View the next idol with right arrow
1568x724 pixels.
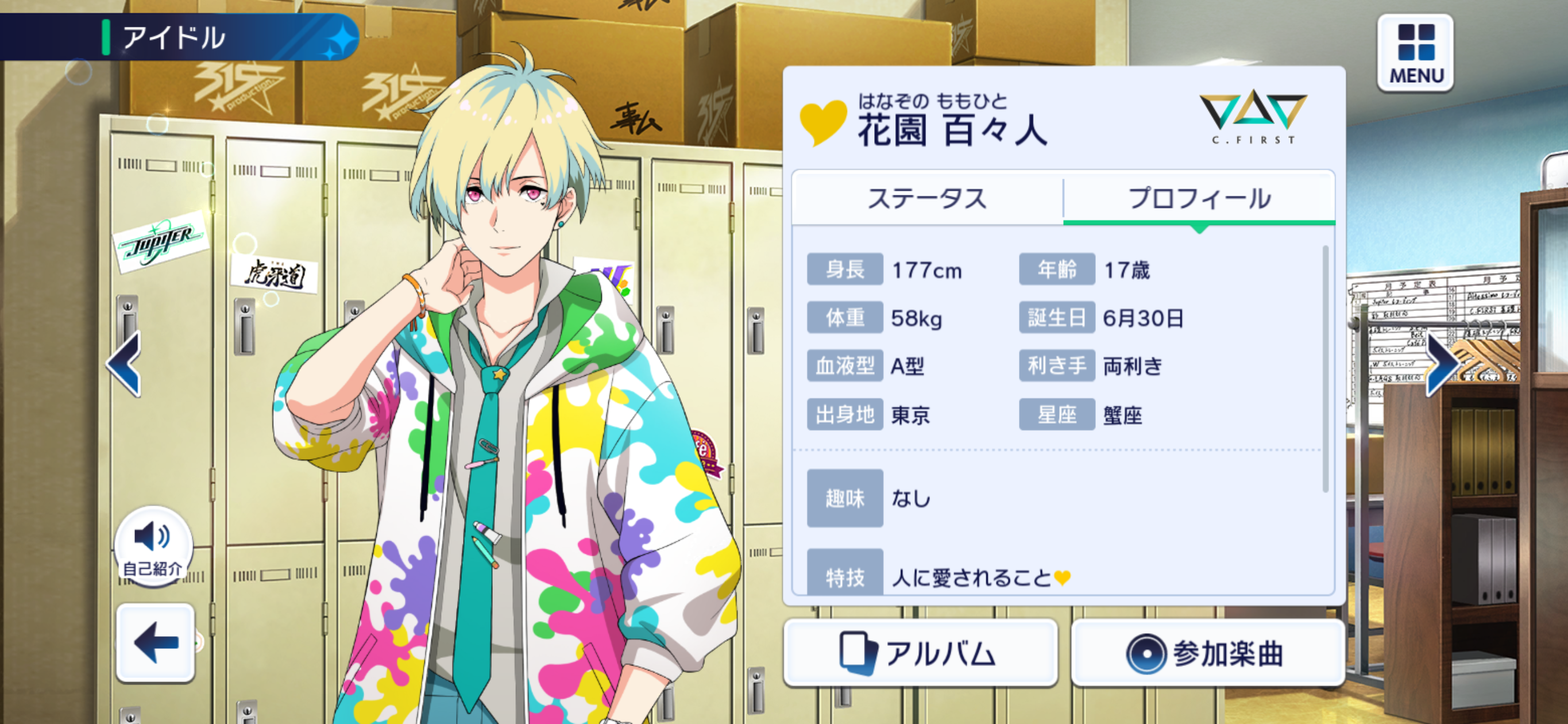(x=1443, y=364)
